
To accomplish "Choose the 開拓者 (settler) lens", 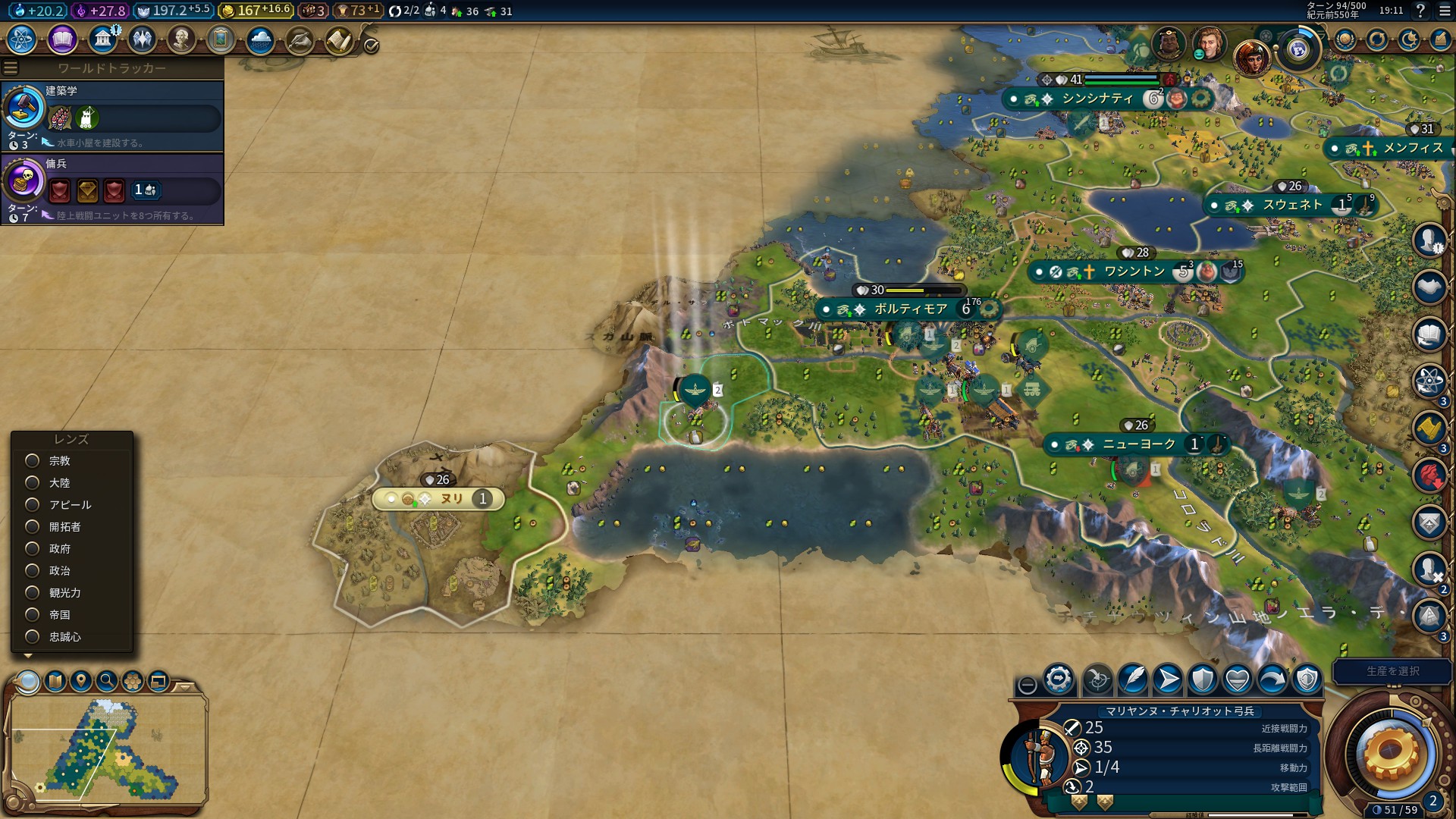I will click(33, 527).
